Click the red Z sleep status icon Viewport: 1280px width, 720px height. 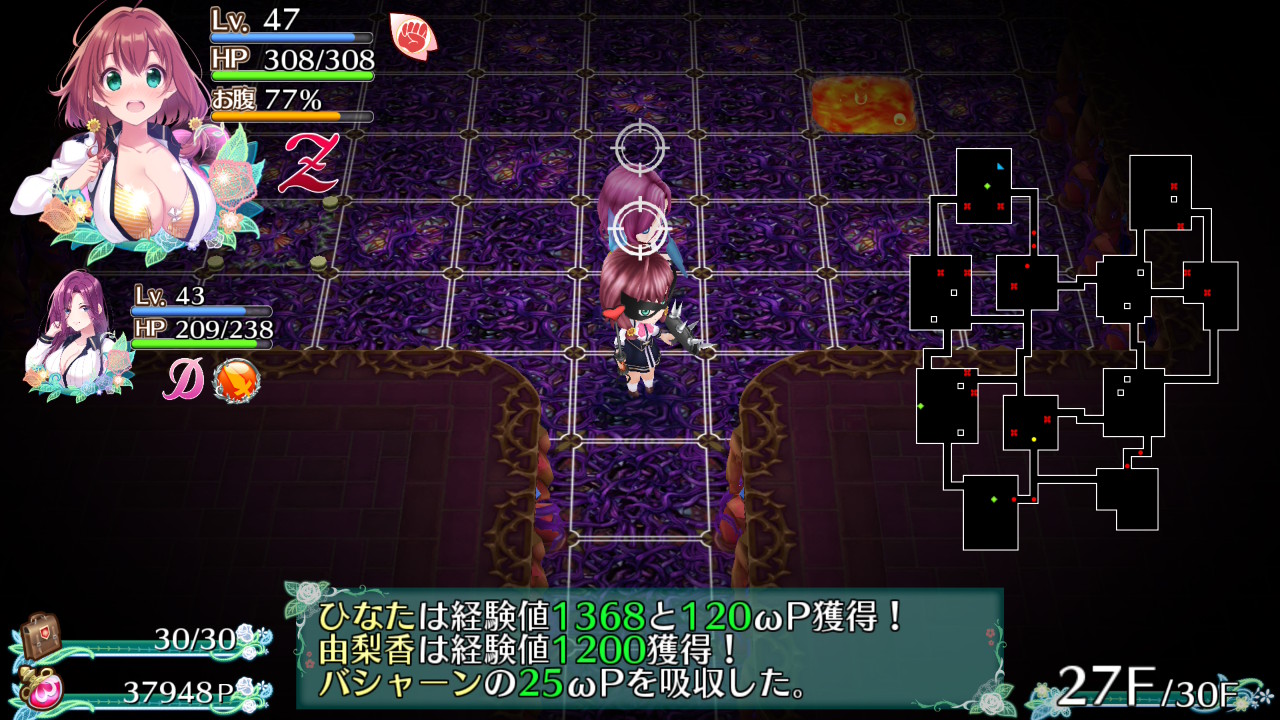click(x=307, y=162)
